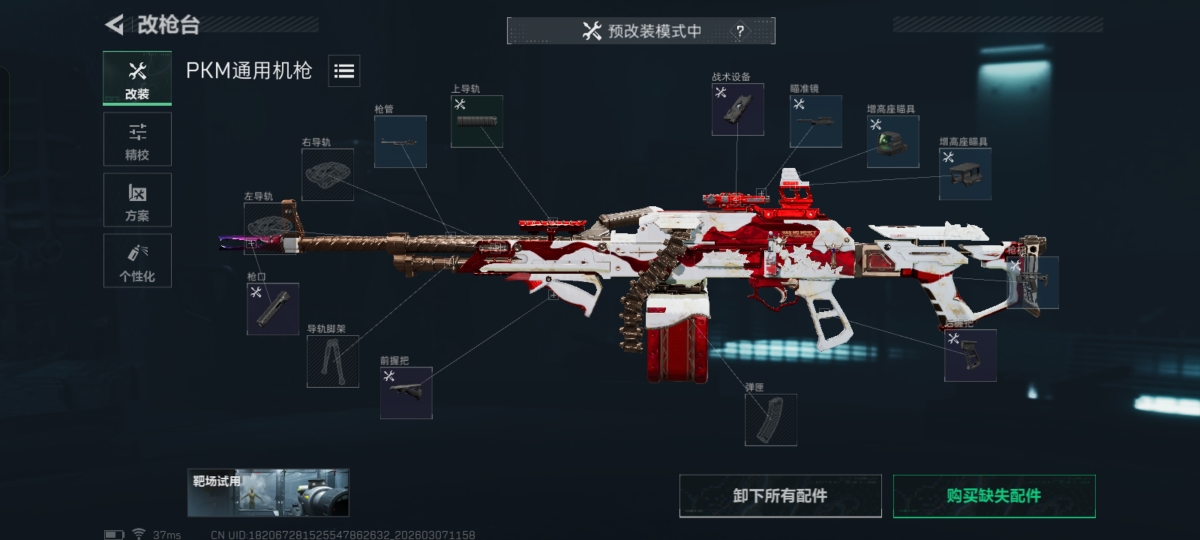
Task: Choose the 前握把 foregrip slot
Action: pyautogui.click(x=406, y=392)
